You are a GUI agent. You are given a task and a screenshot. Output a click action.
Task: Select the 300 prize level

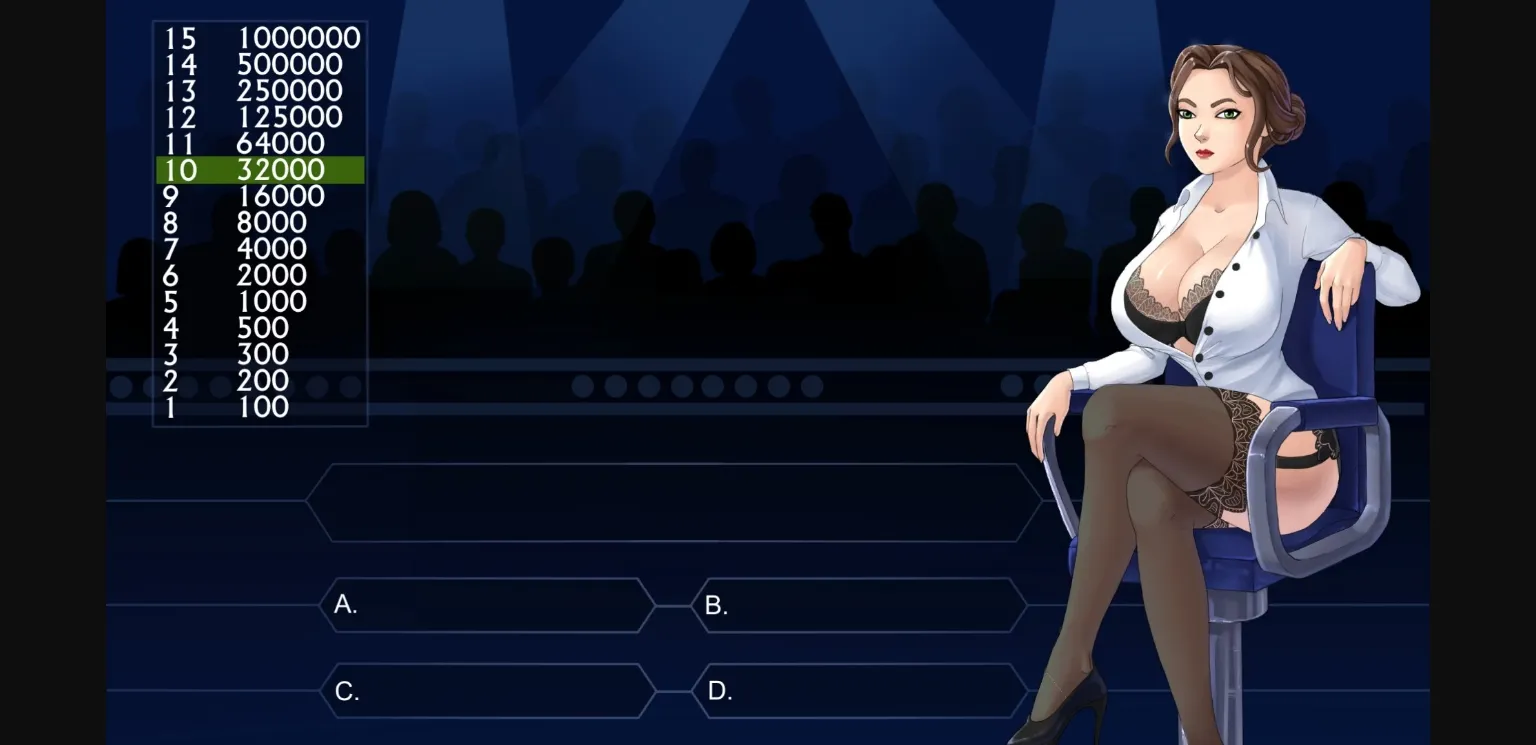tap(258, 354)
